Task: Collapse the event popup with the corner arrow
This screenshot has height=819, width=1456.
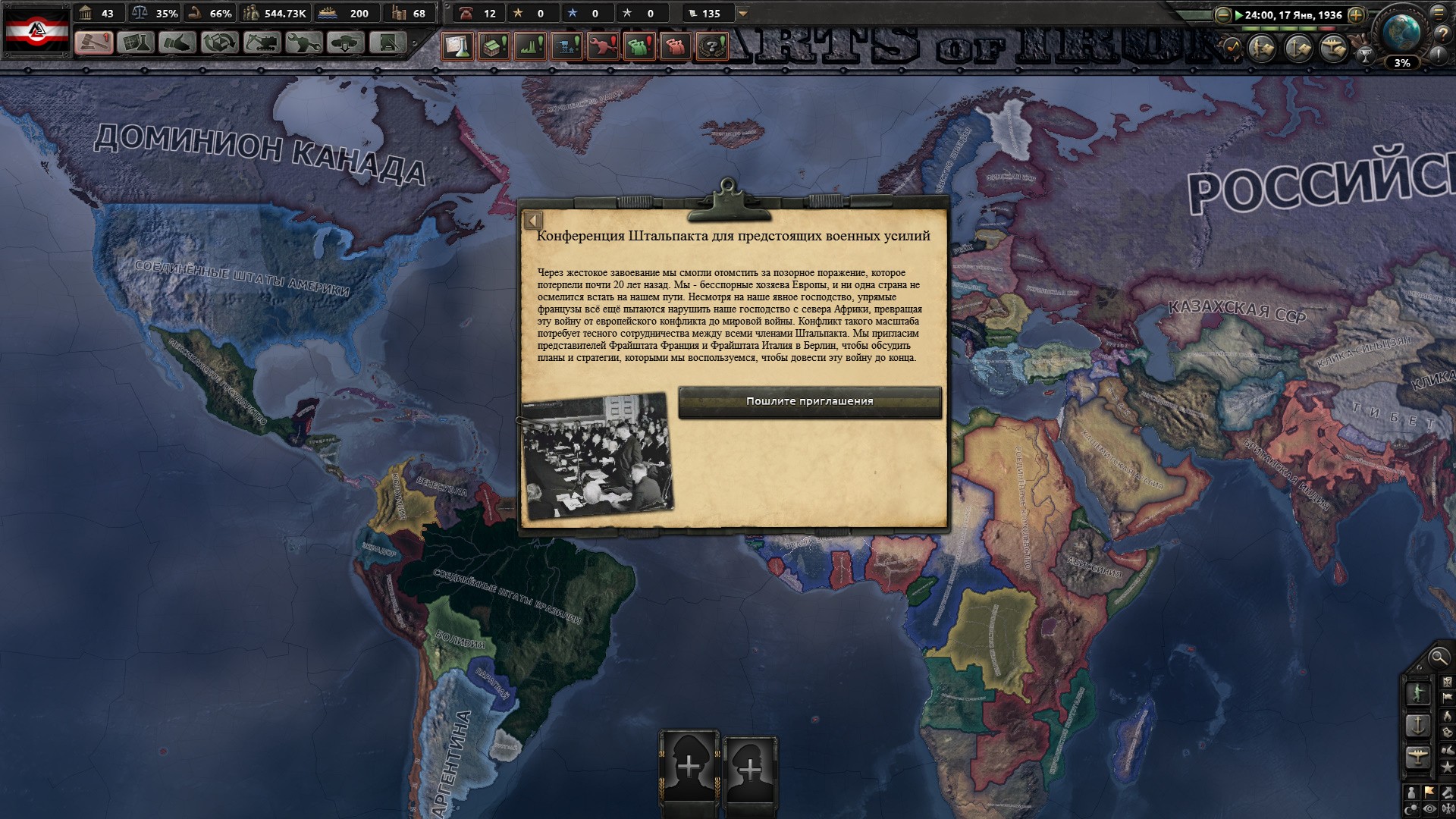Action: coord(533,221)
